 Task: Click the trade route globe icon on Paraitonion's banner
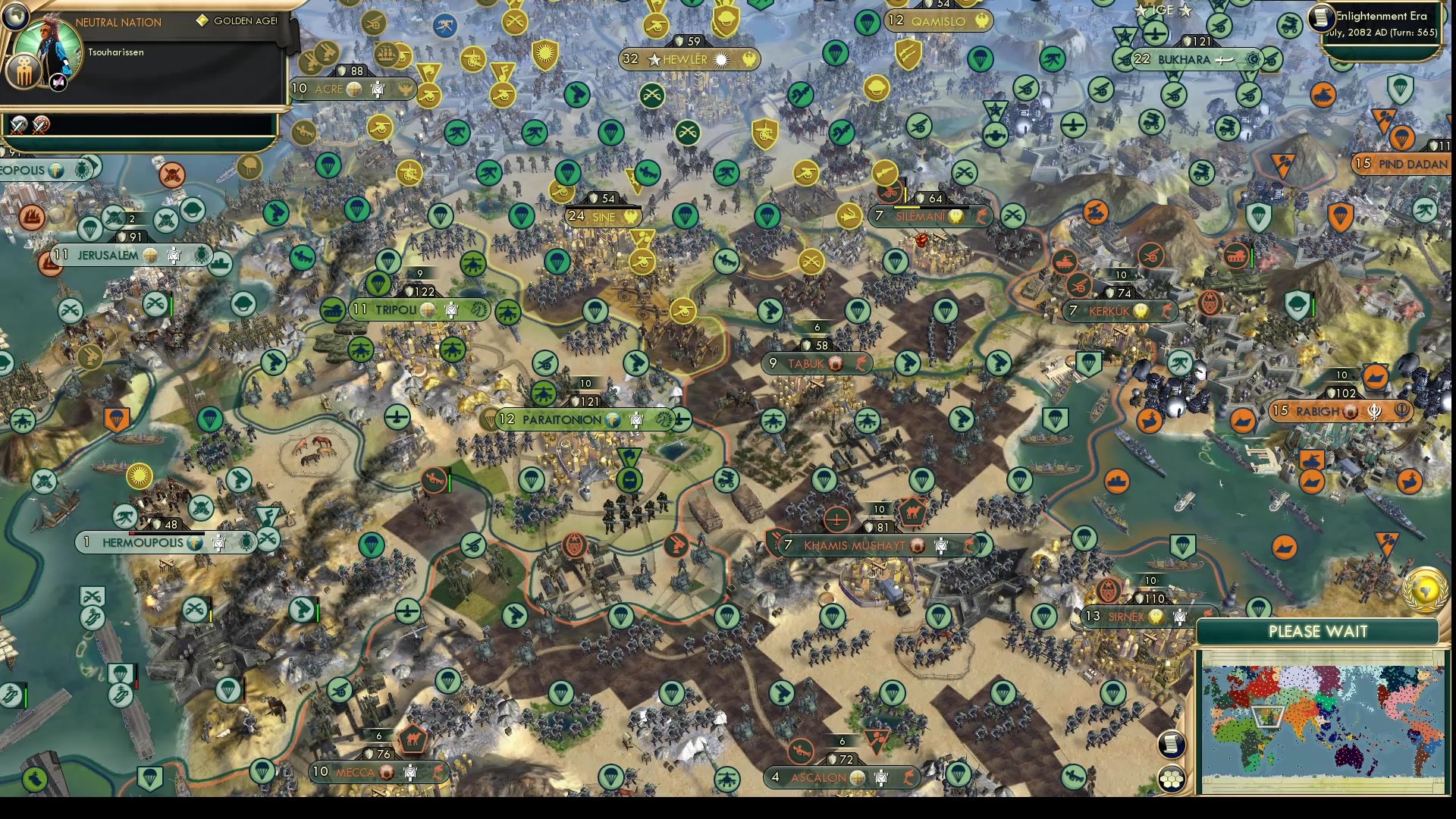(613, 419)
